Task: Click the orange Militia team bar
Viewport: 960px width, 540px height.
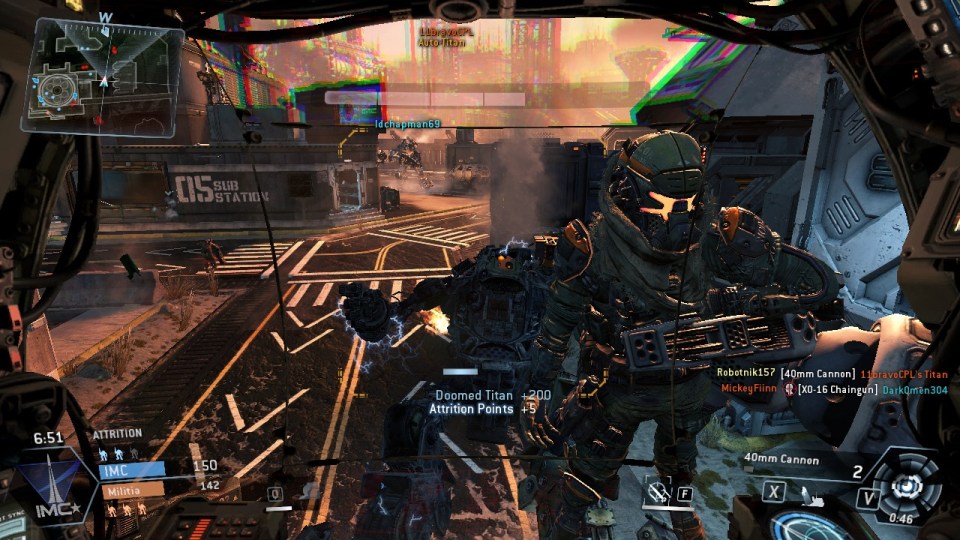Action: tap(130, 491)
